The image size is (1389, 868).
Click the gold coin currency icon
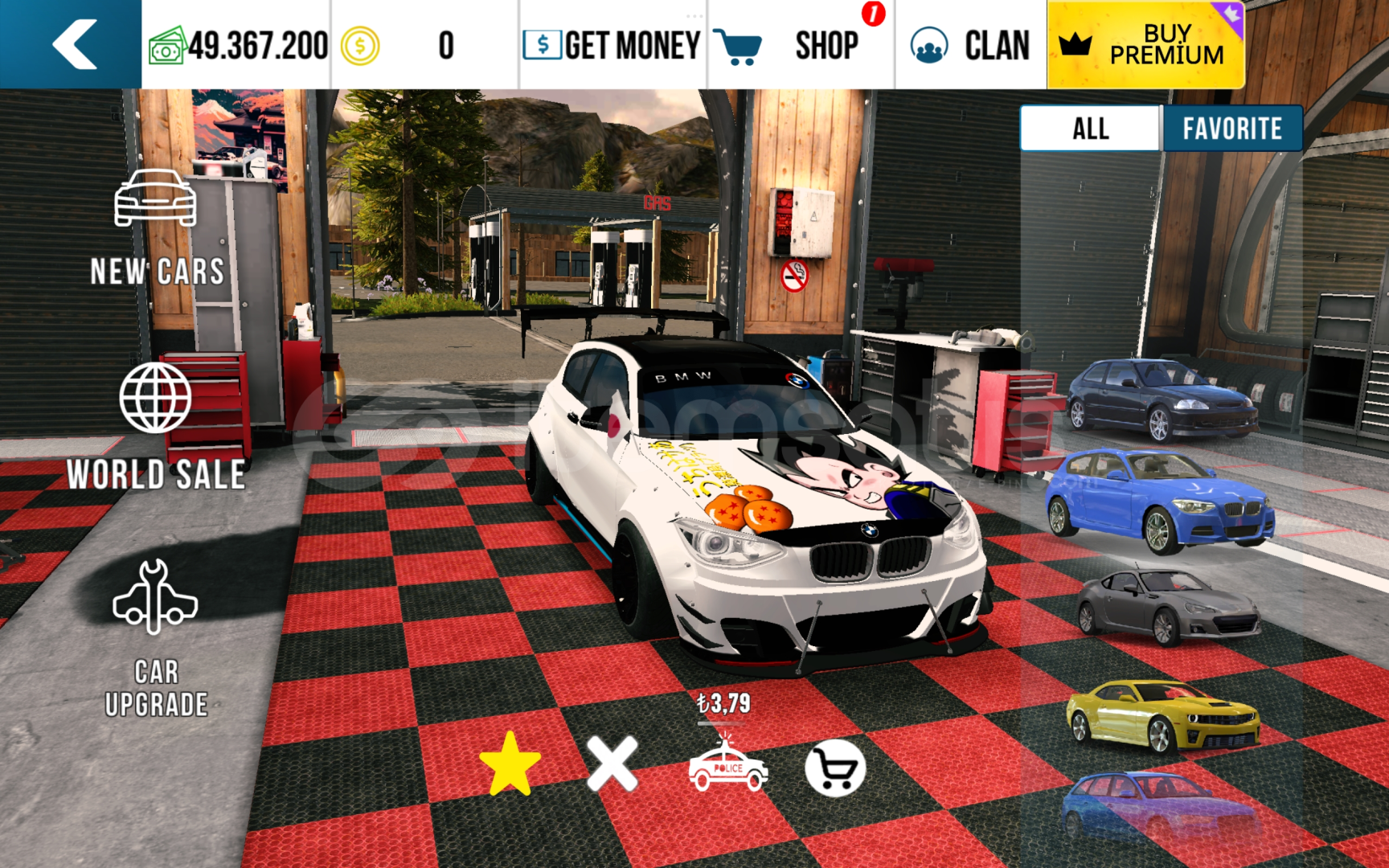point(359,47)
